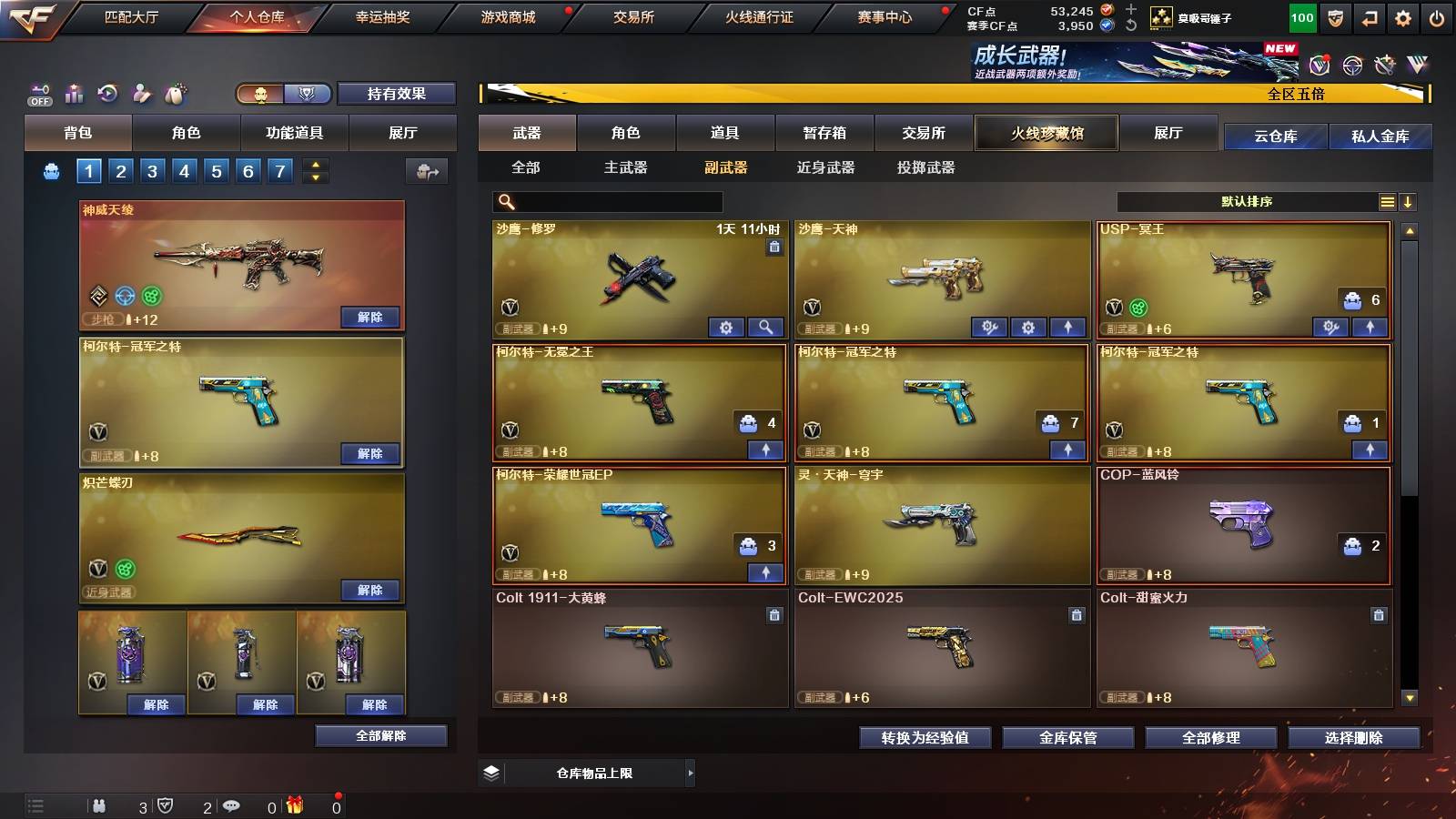
Task: Switch character toggle to the shield side
Action: click(307, 94)
